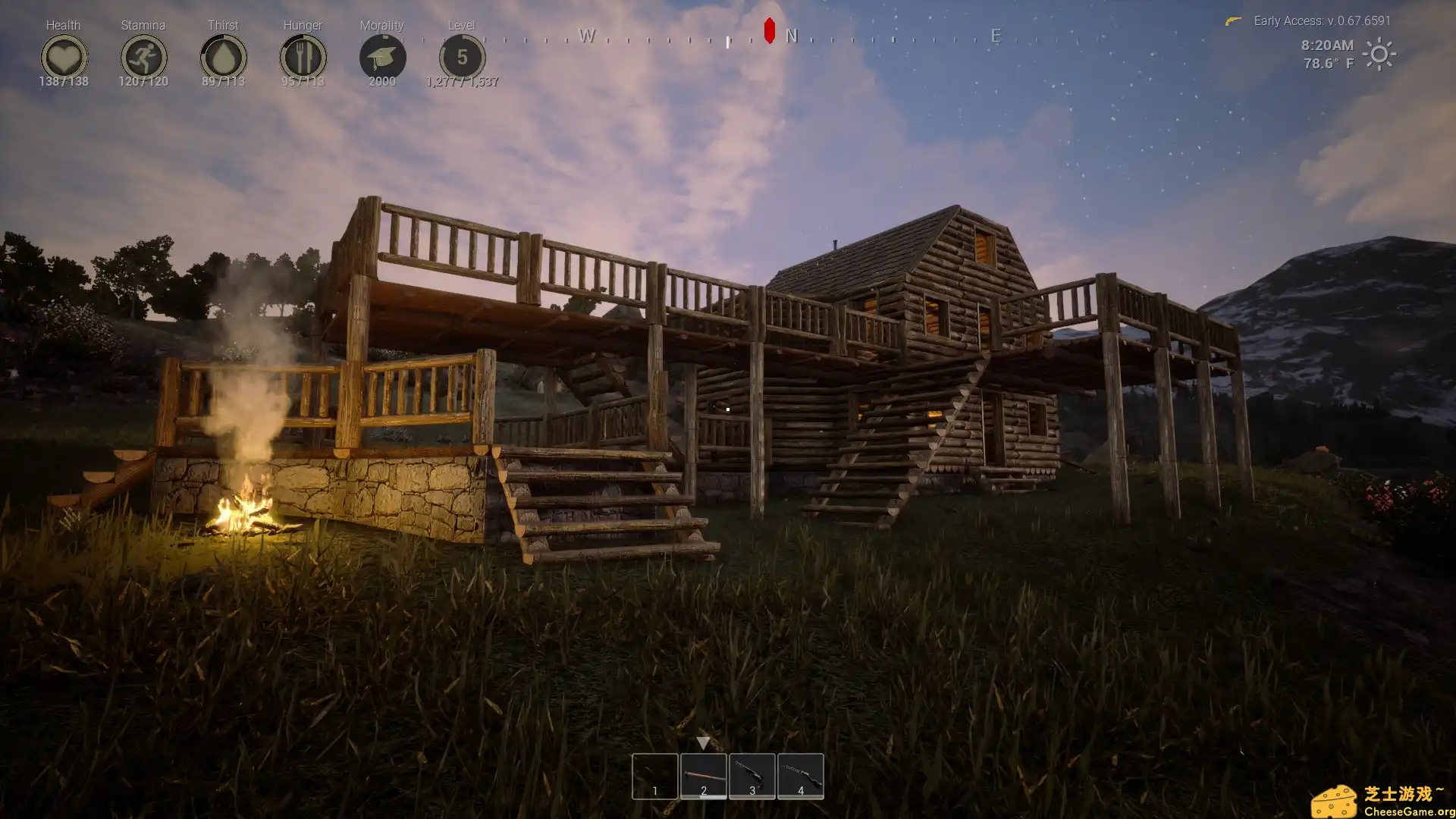
Task: Click the Early Access v.0.67.6591 version label
Action: point(1321,20)
